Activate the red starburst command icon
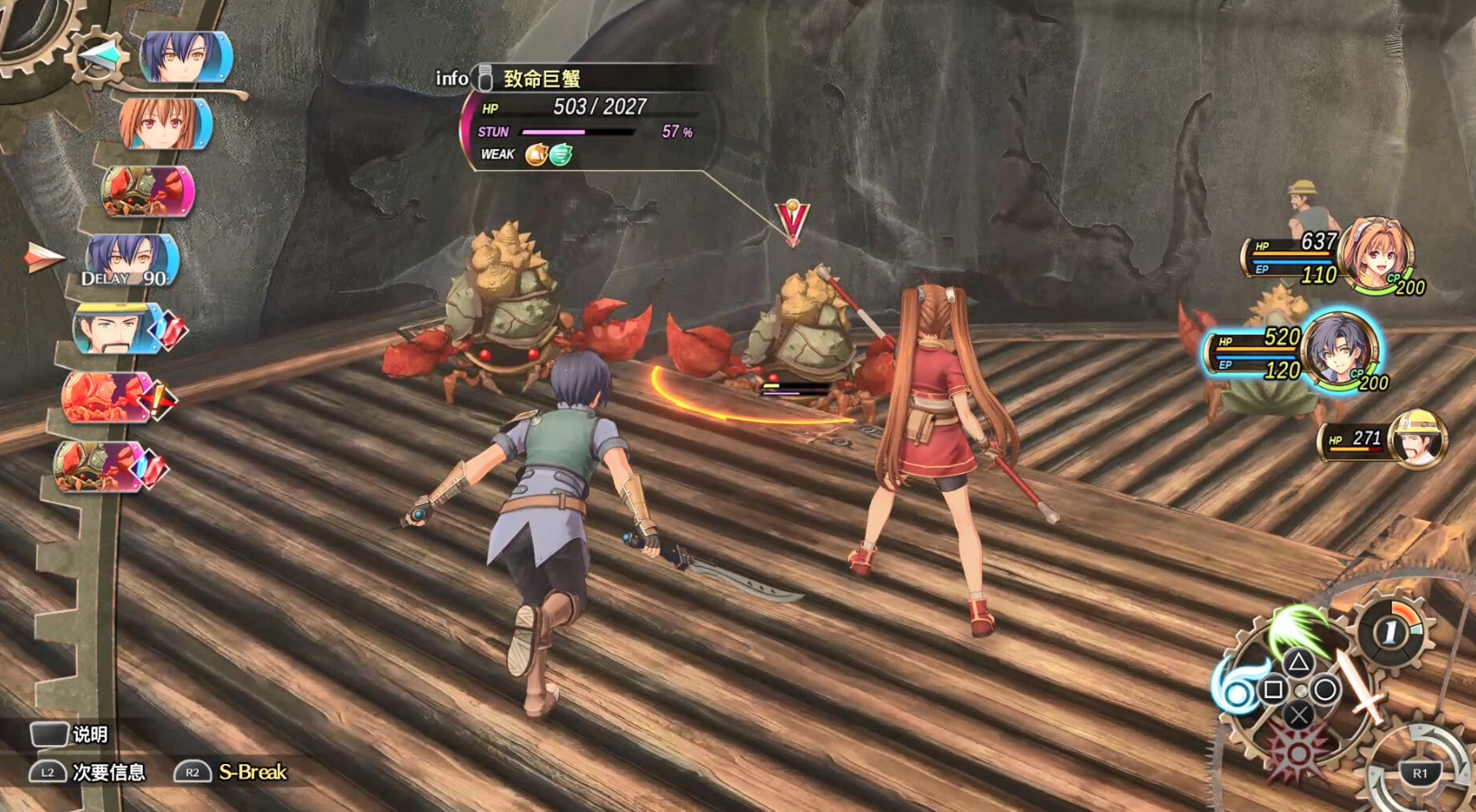Image resolution: width=1476 pixels, height=812 pixels. (1299, 752)
